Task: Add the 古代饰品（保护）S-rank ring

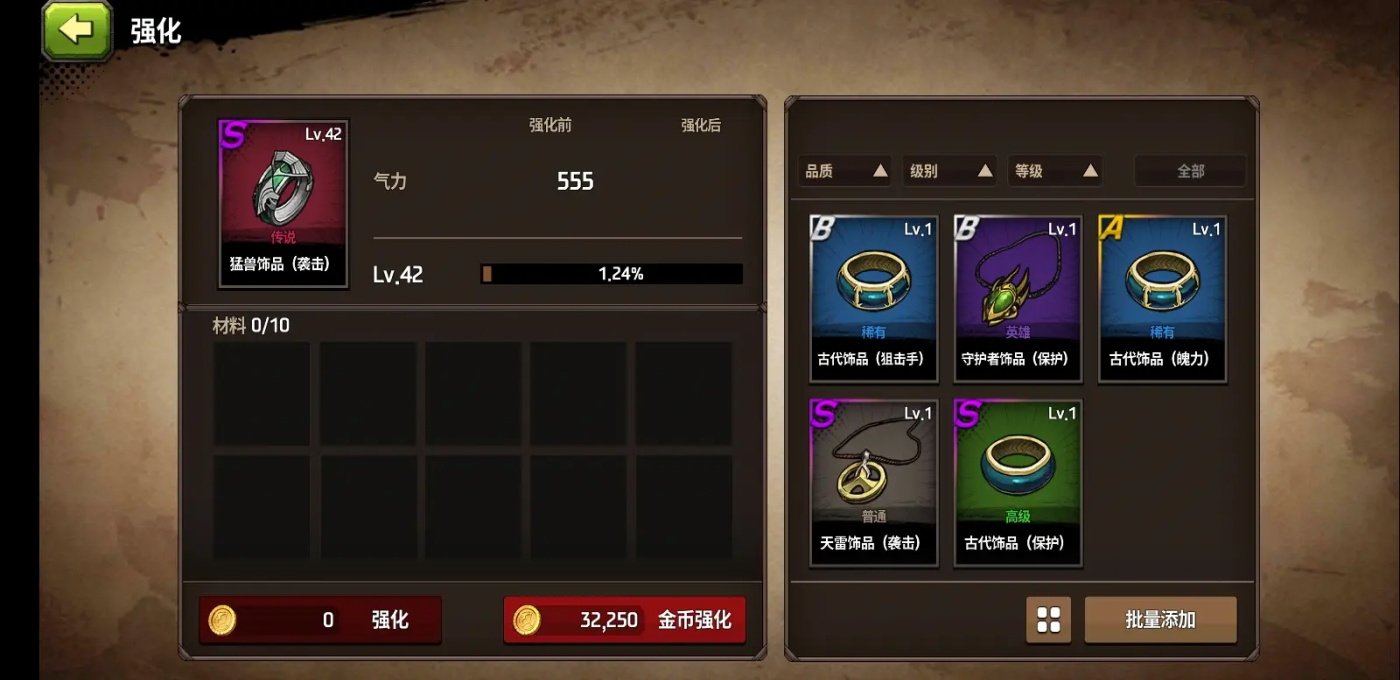Action: [1017, 482]
